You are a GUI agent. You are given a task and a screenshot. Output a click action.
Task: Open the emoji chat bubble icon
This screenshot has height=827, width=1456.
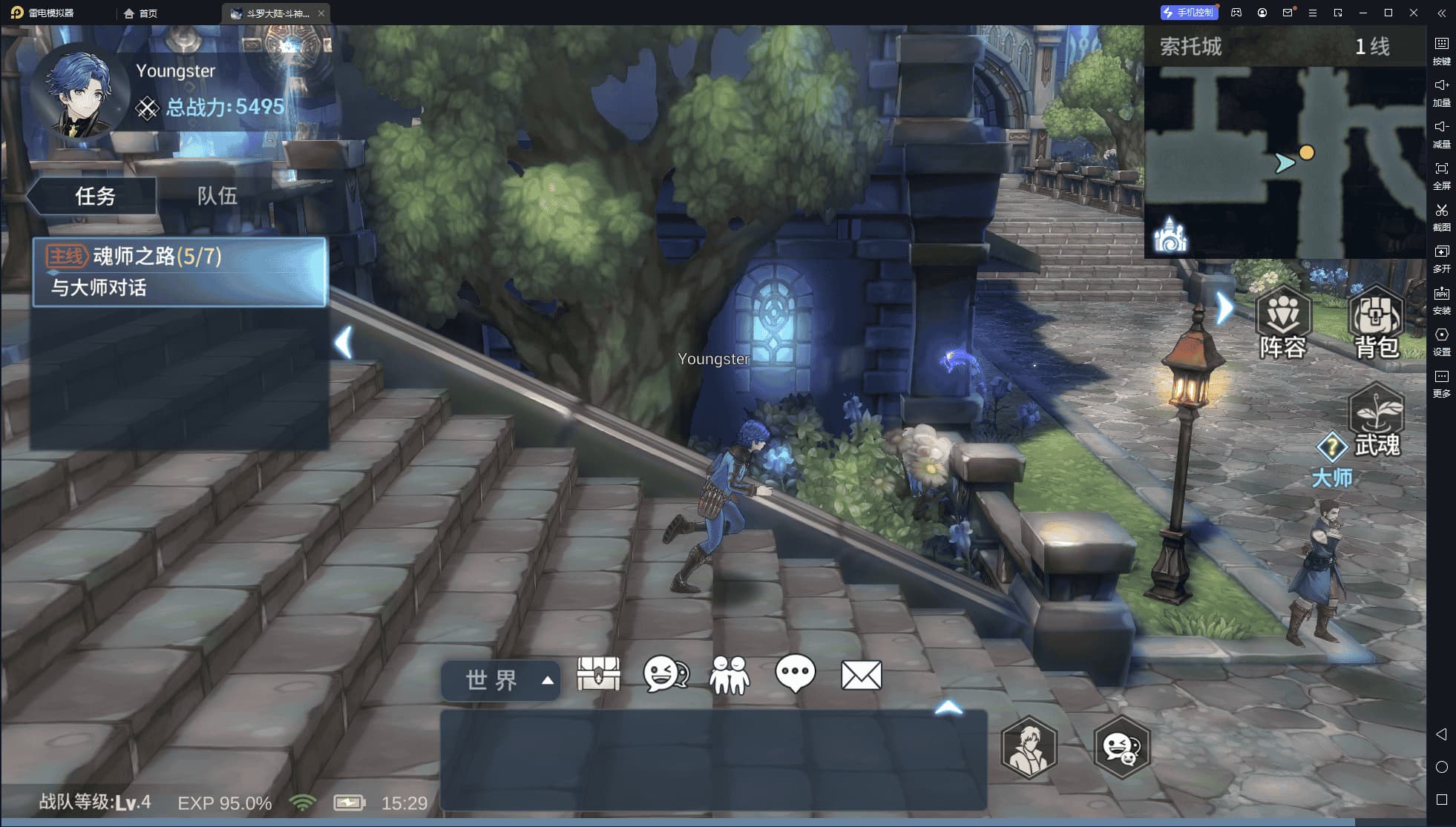665,674
